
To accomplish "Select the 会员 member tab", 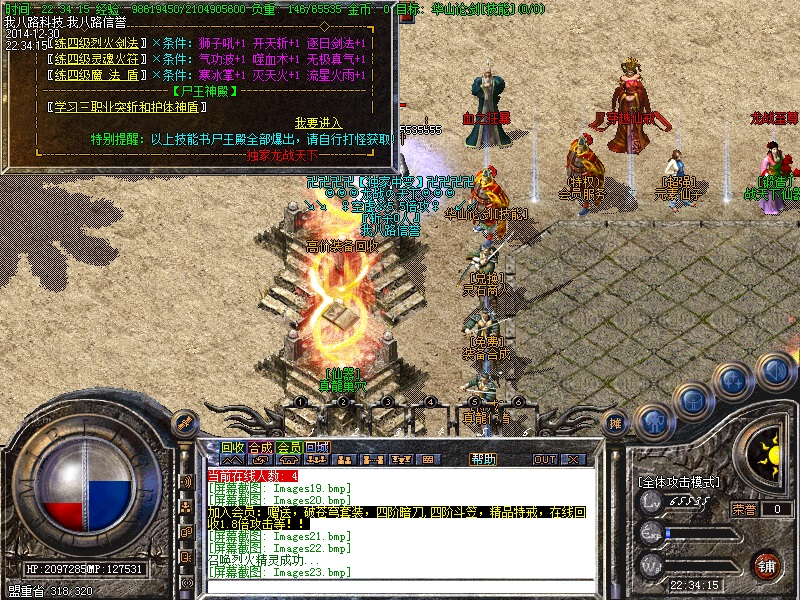I will 289,447.
